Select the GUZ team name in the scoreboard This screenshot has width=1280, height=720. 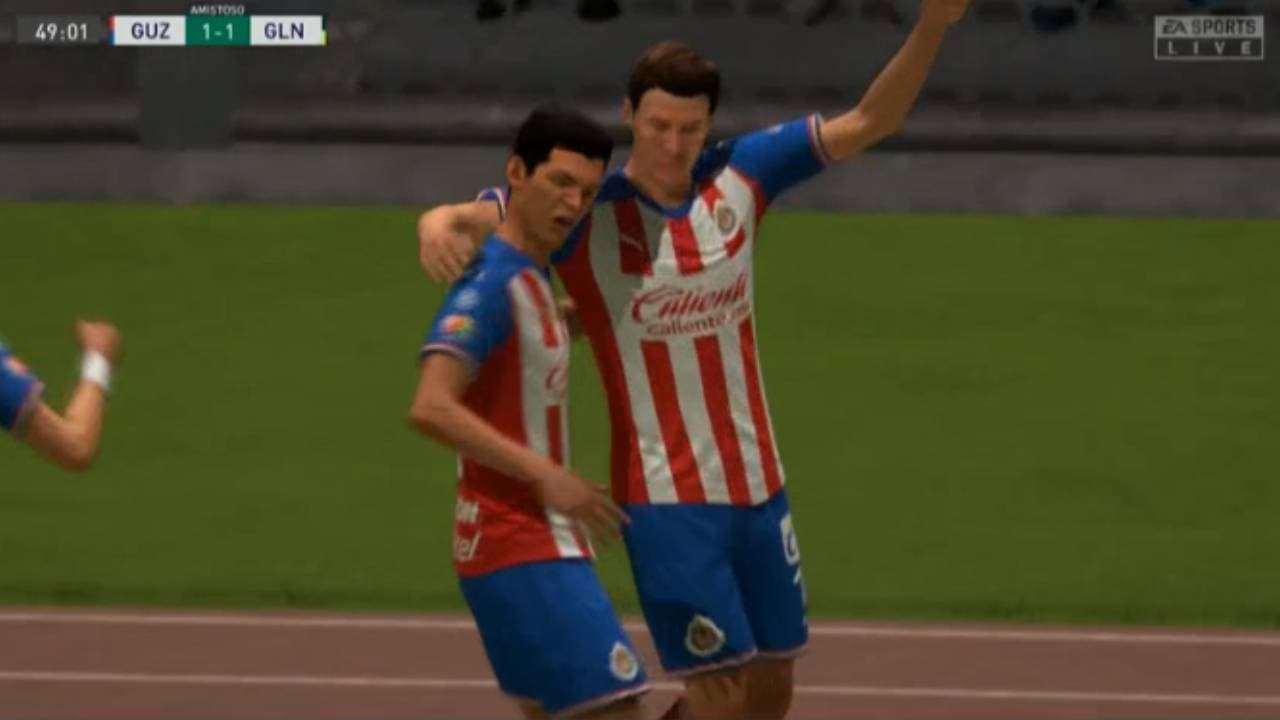click(150, 30)
